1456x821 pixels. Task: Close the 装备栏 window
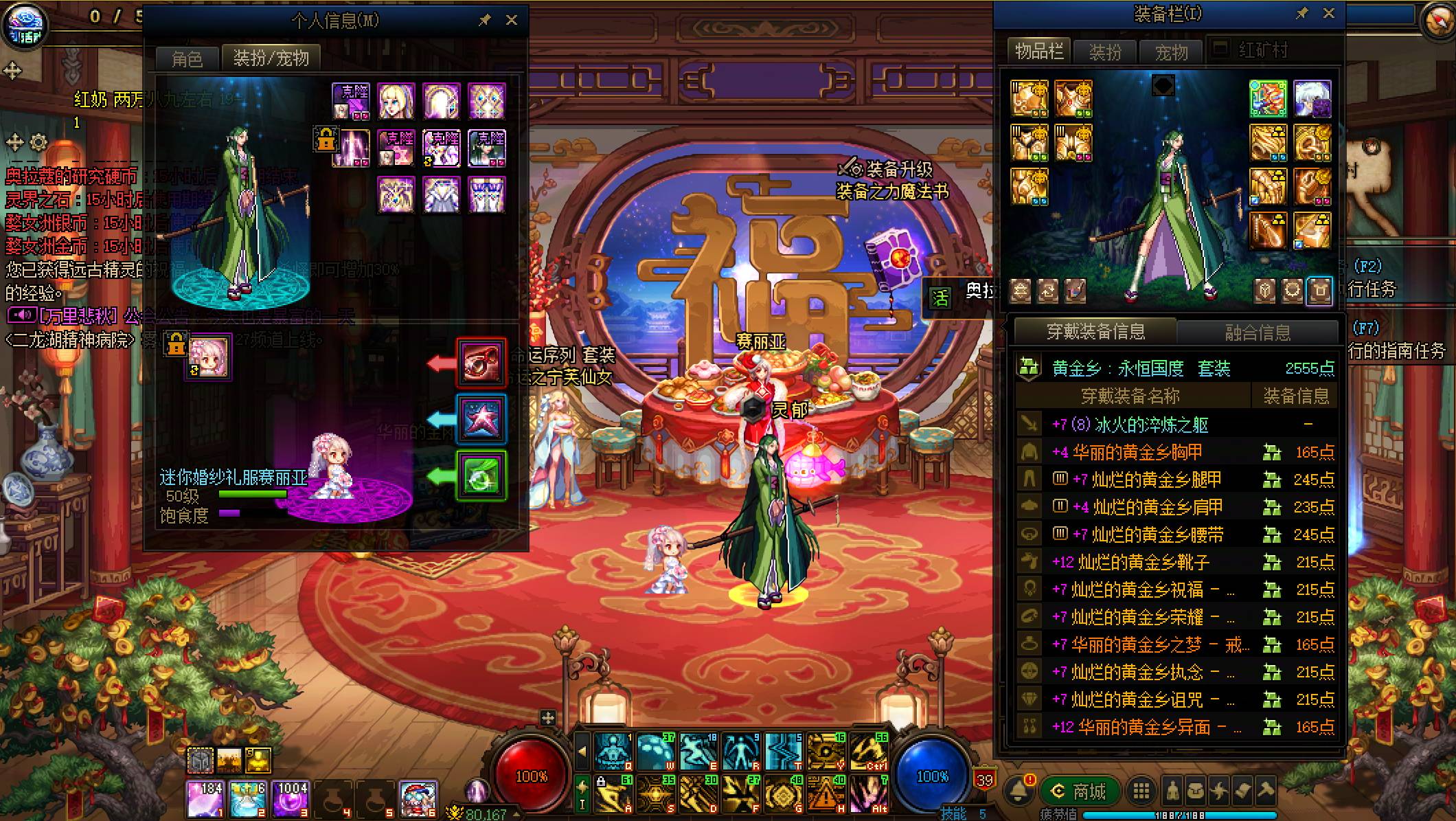(1329, 14)
